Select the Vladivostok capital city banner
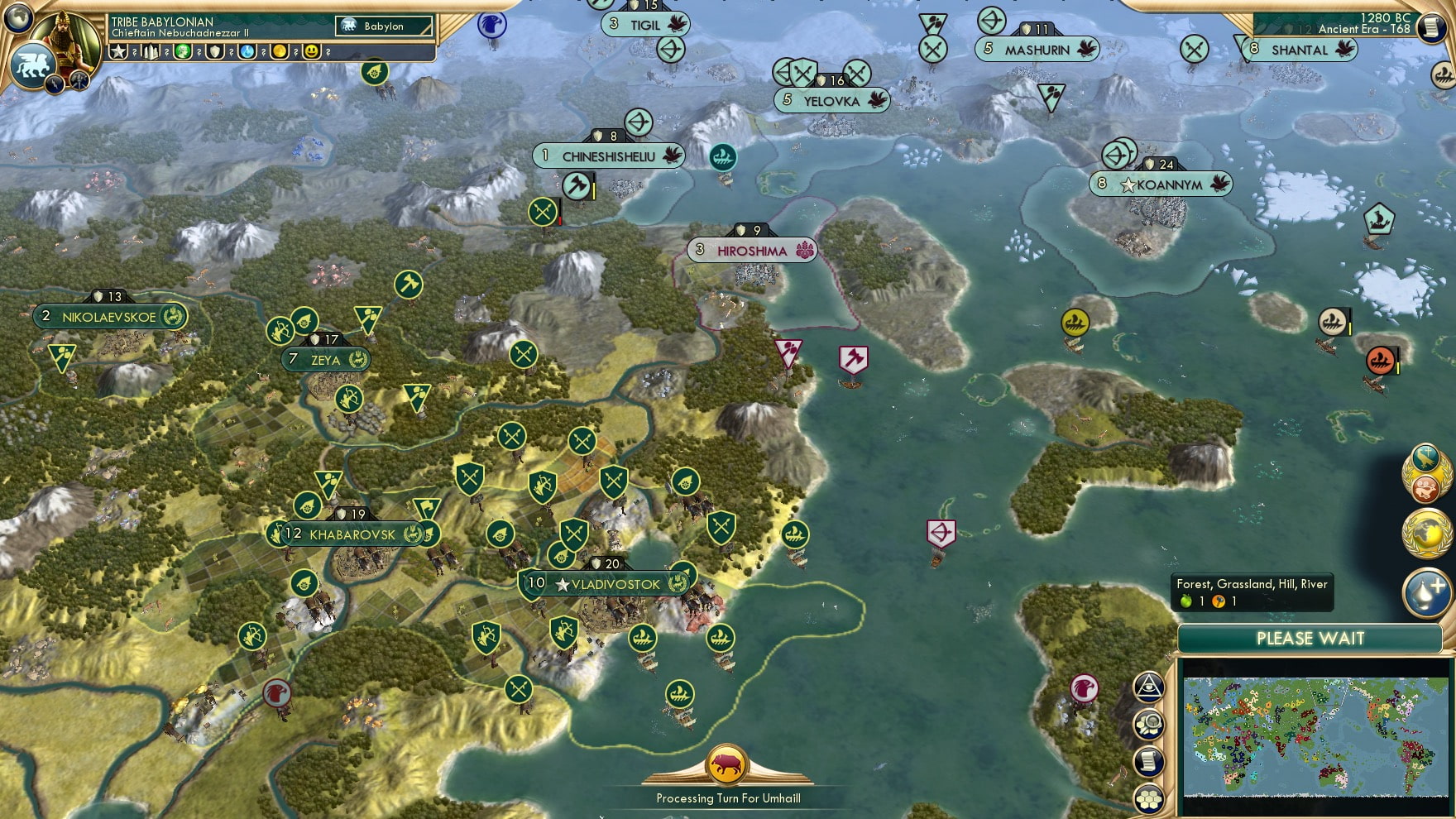 [614, 584]
